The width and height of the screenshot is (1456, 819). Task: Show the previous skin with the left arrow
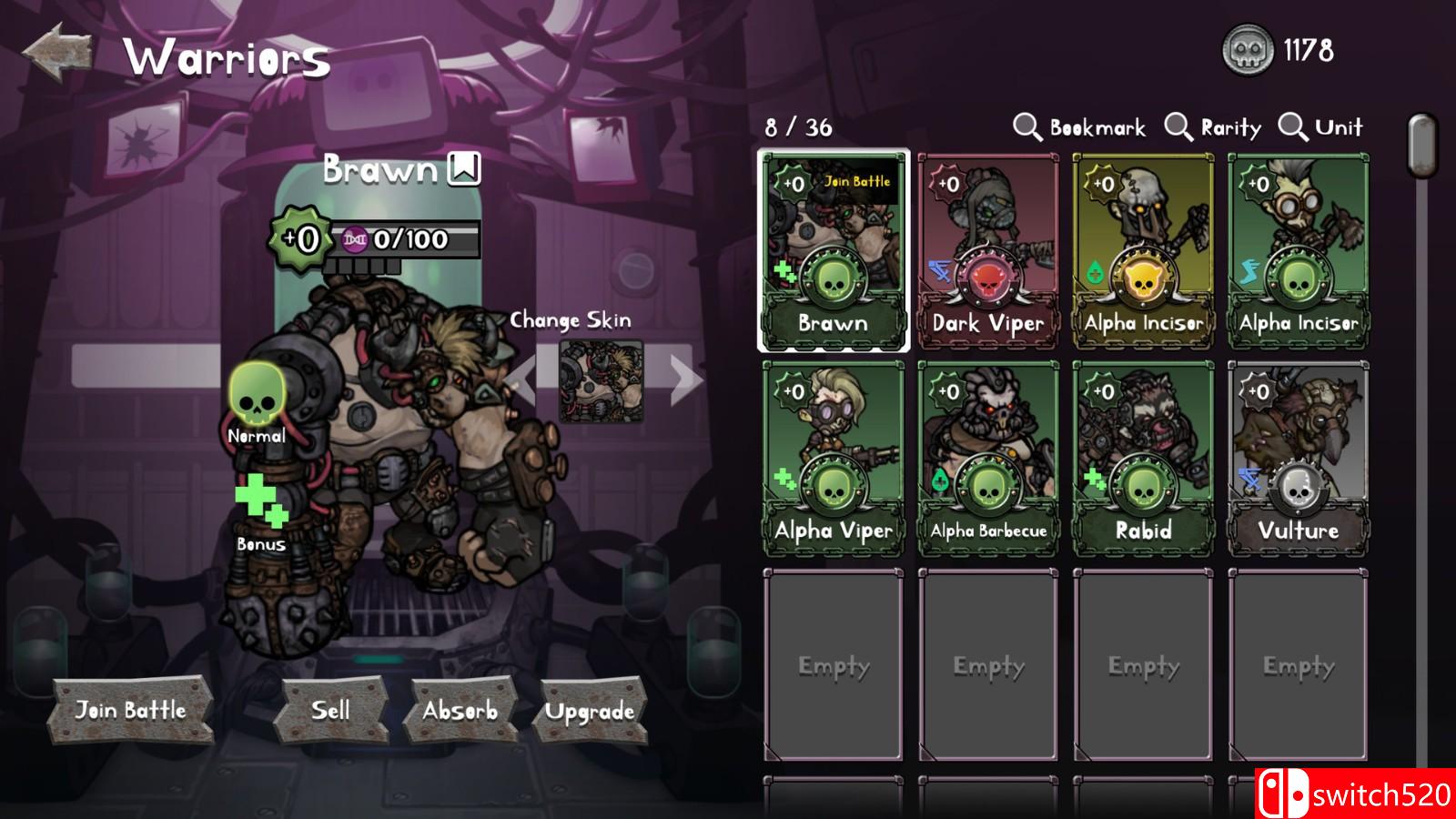(522, 380)
